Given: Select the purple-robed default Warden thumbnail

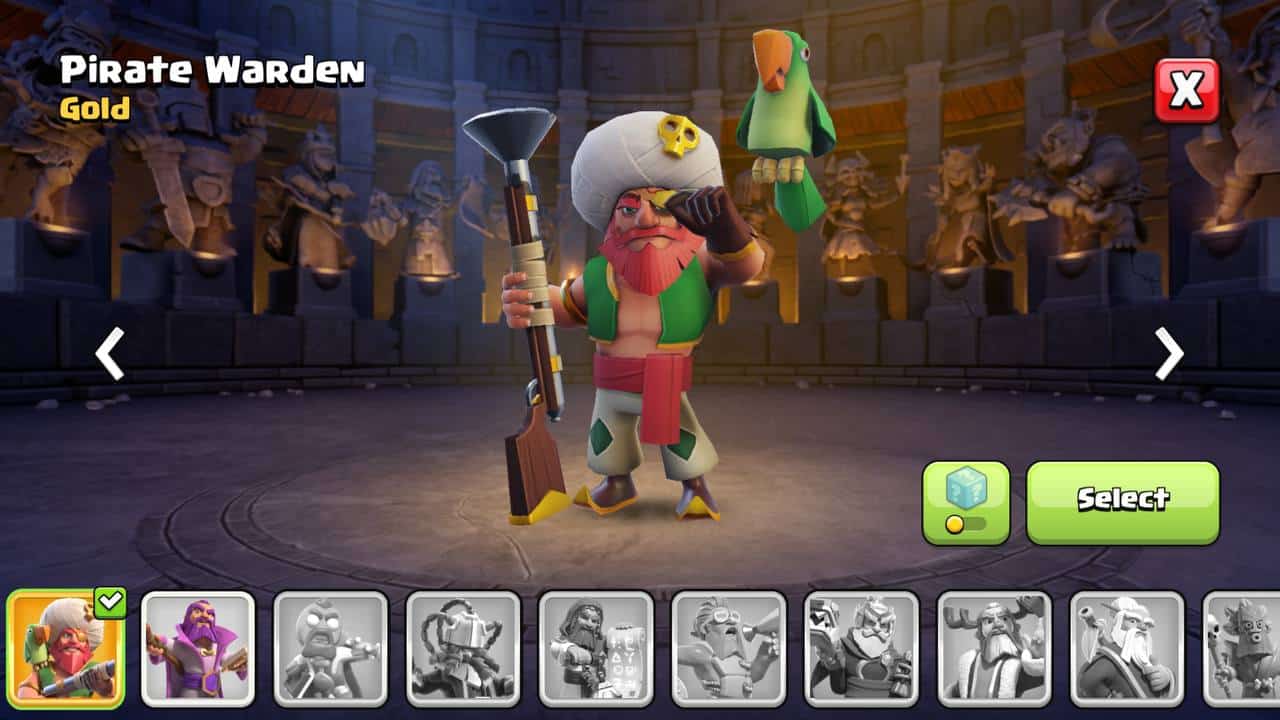Looking at the screenshot, I should coord(198,648).
